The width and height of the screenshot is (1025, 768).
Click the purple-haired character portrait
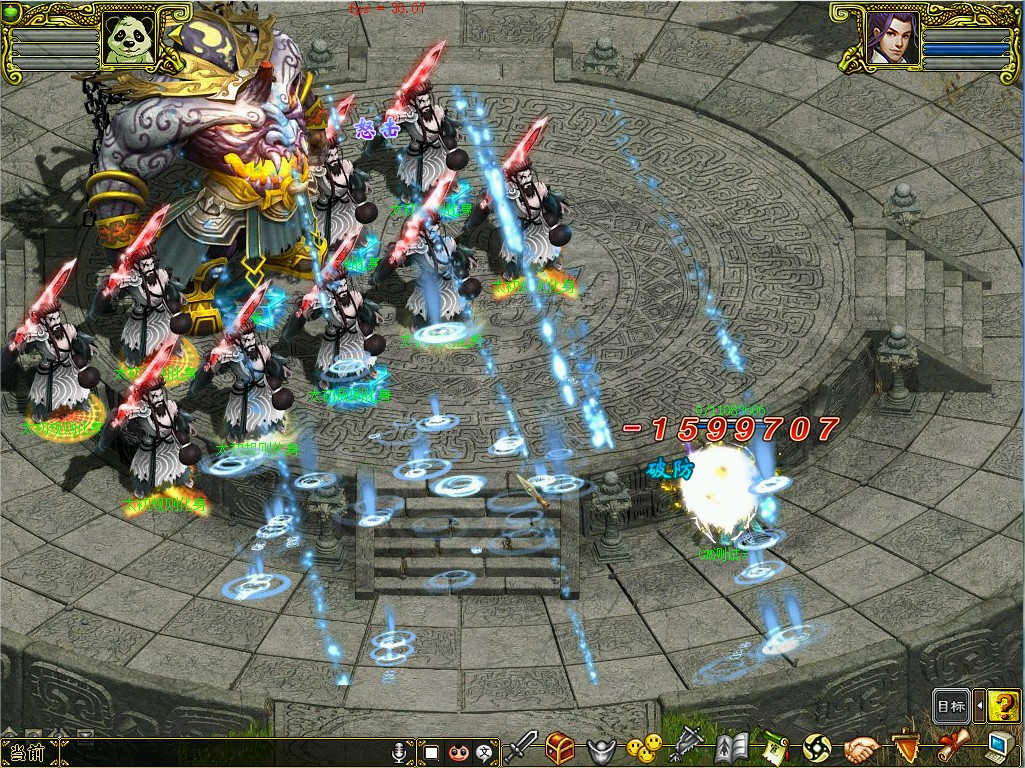coord(893,38)
